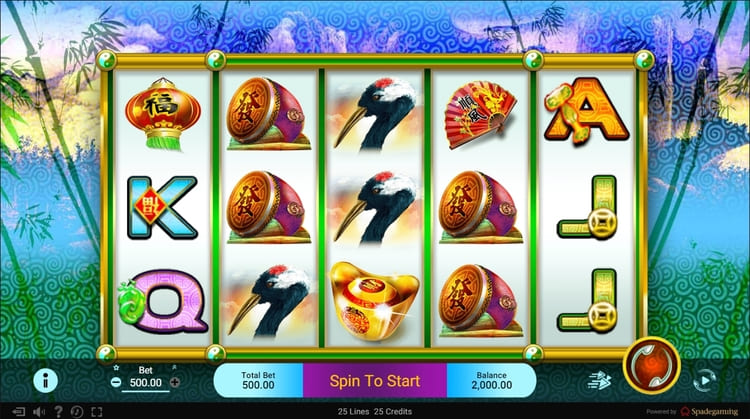Viewport: 750px width, 419px height.
Task: Start autoplay with the circular play icon
Action: pos(704,380)
